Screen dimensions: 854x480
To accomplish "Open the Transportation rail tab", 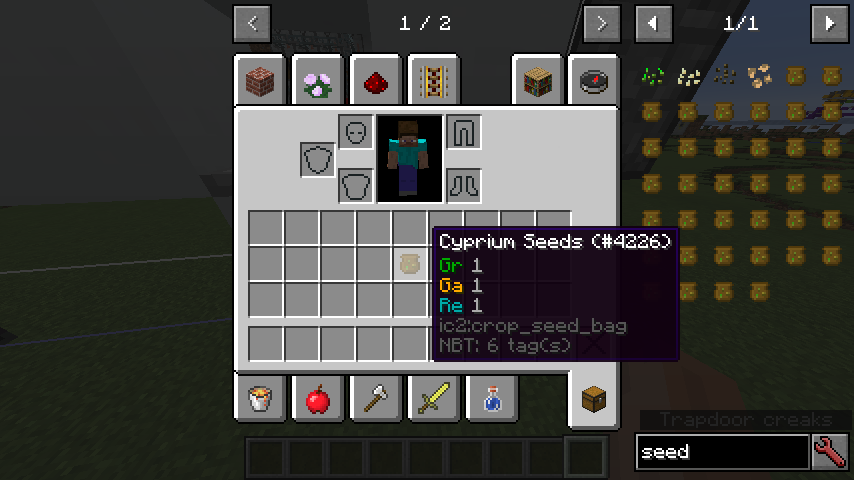I will coord(434,80).
